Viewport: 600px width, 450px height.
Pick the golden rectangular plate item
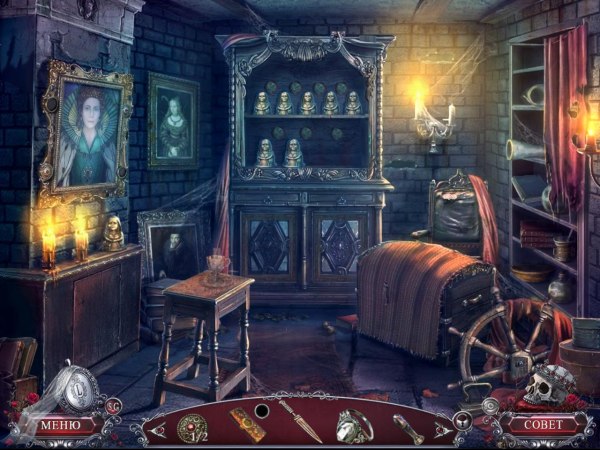[x=247, y=424]
